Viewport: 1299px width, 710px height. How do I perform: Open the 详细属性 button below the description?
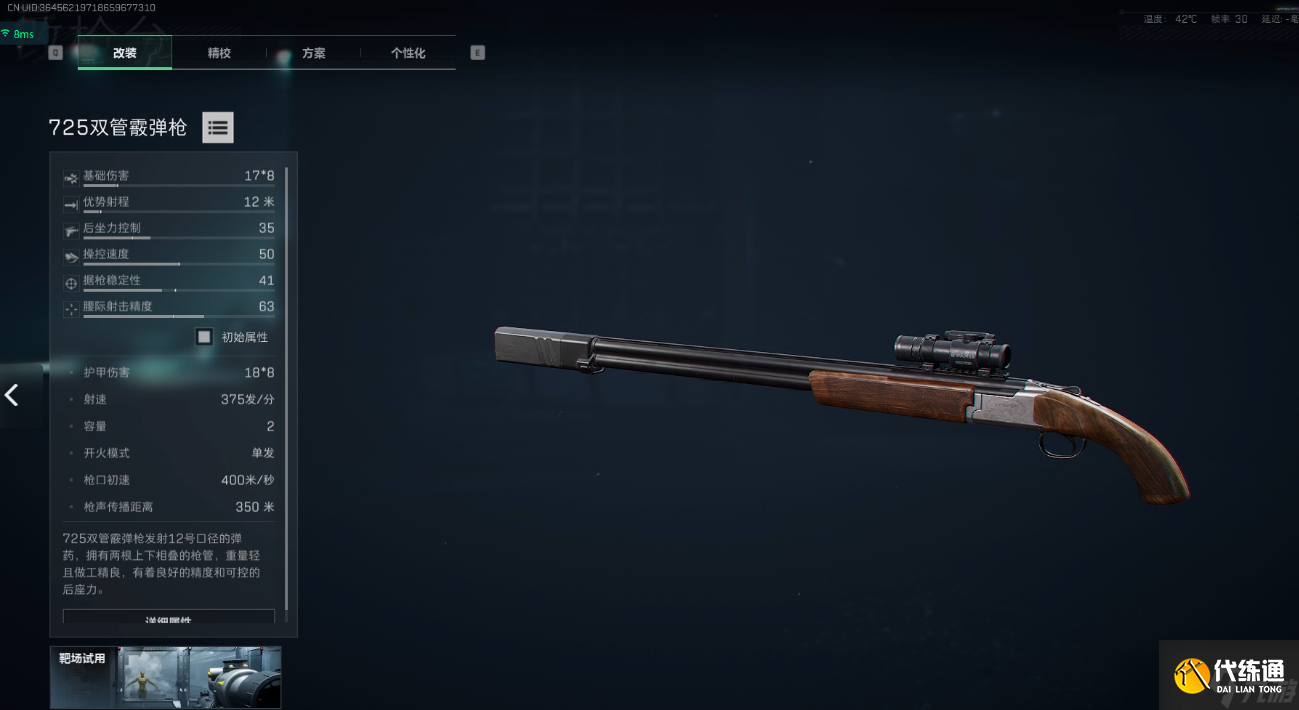[x=168, y=618]
